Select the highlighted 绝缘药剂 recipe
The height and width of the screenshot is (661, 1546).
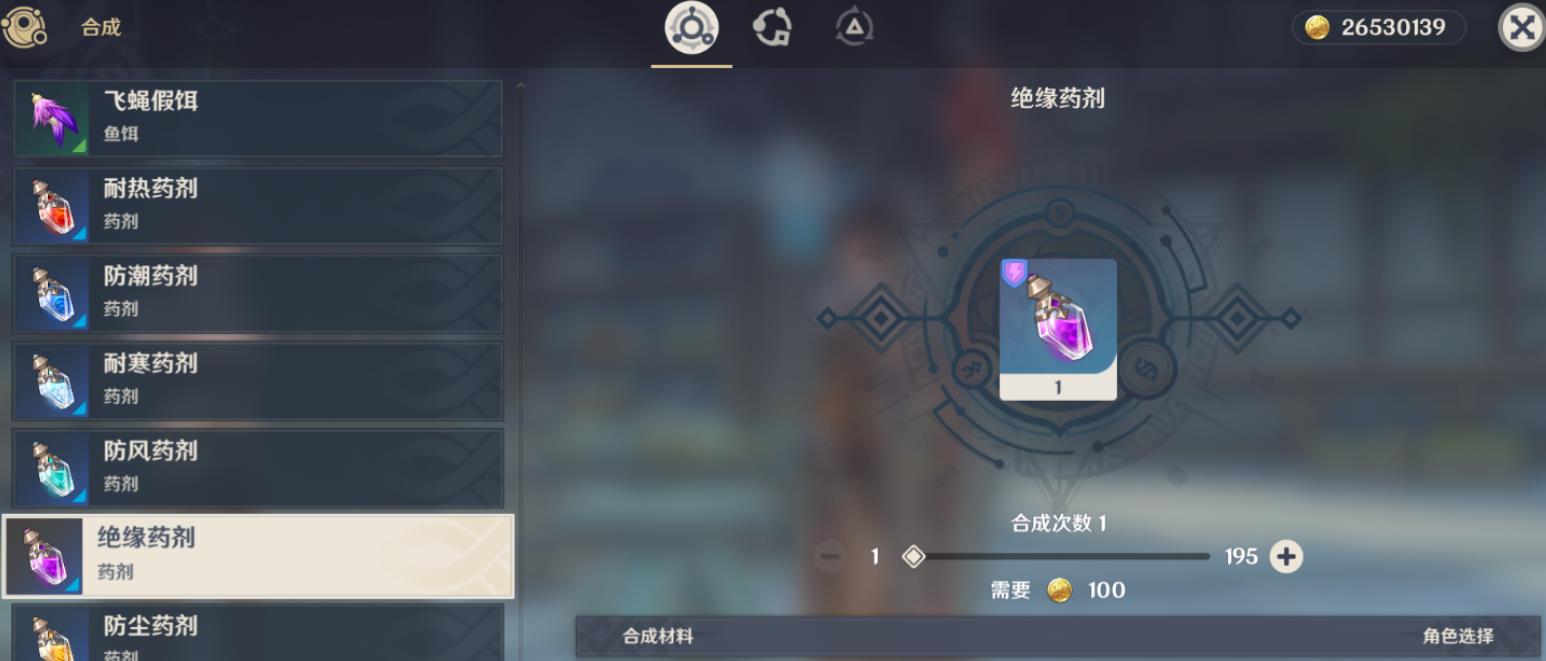[257, 556]
